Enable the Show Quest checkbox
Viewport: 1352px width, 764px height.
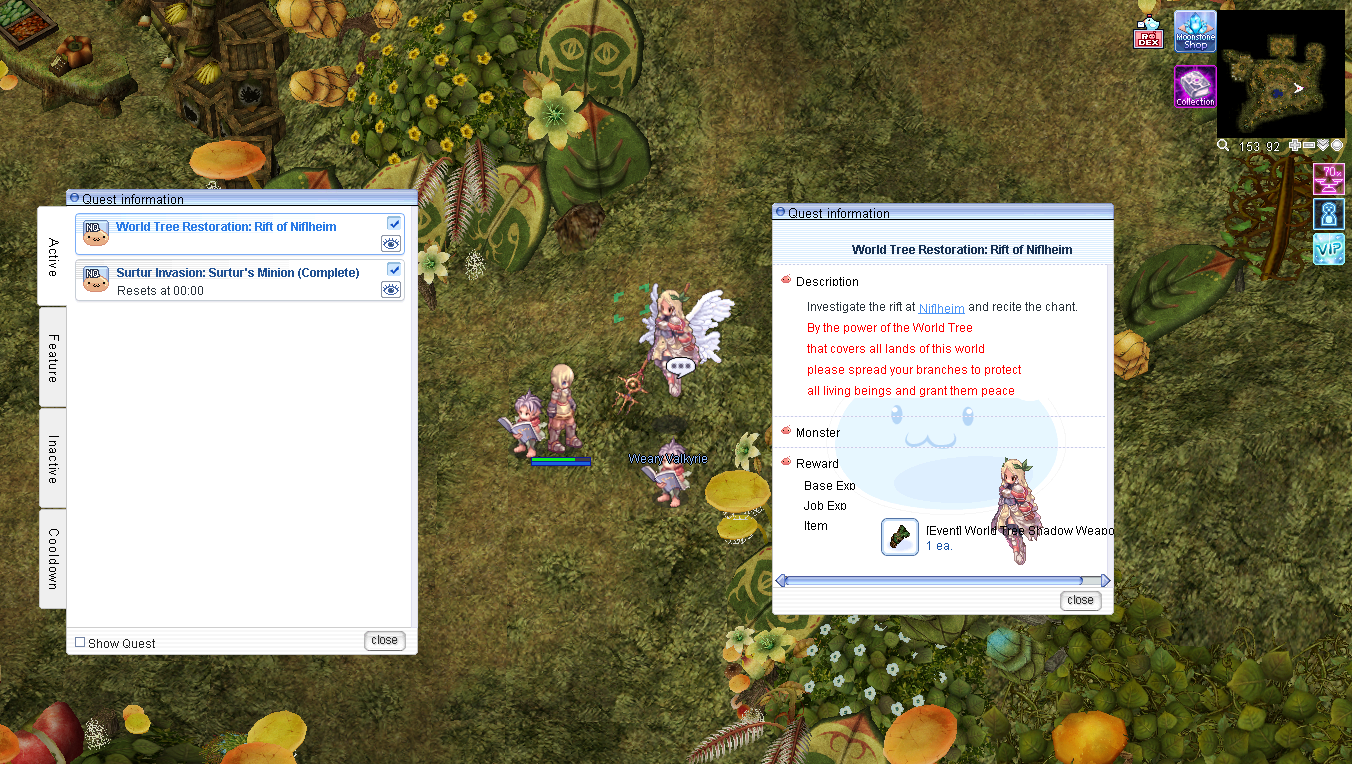pos(81,643)
